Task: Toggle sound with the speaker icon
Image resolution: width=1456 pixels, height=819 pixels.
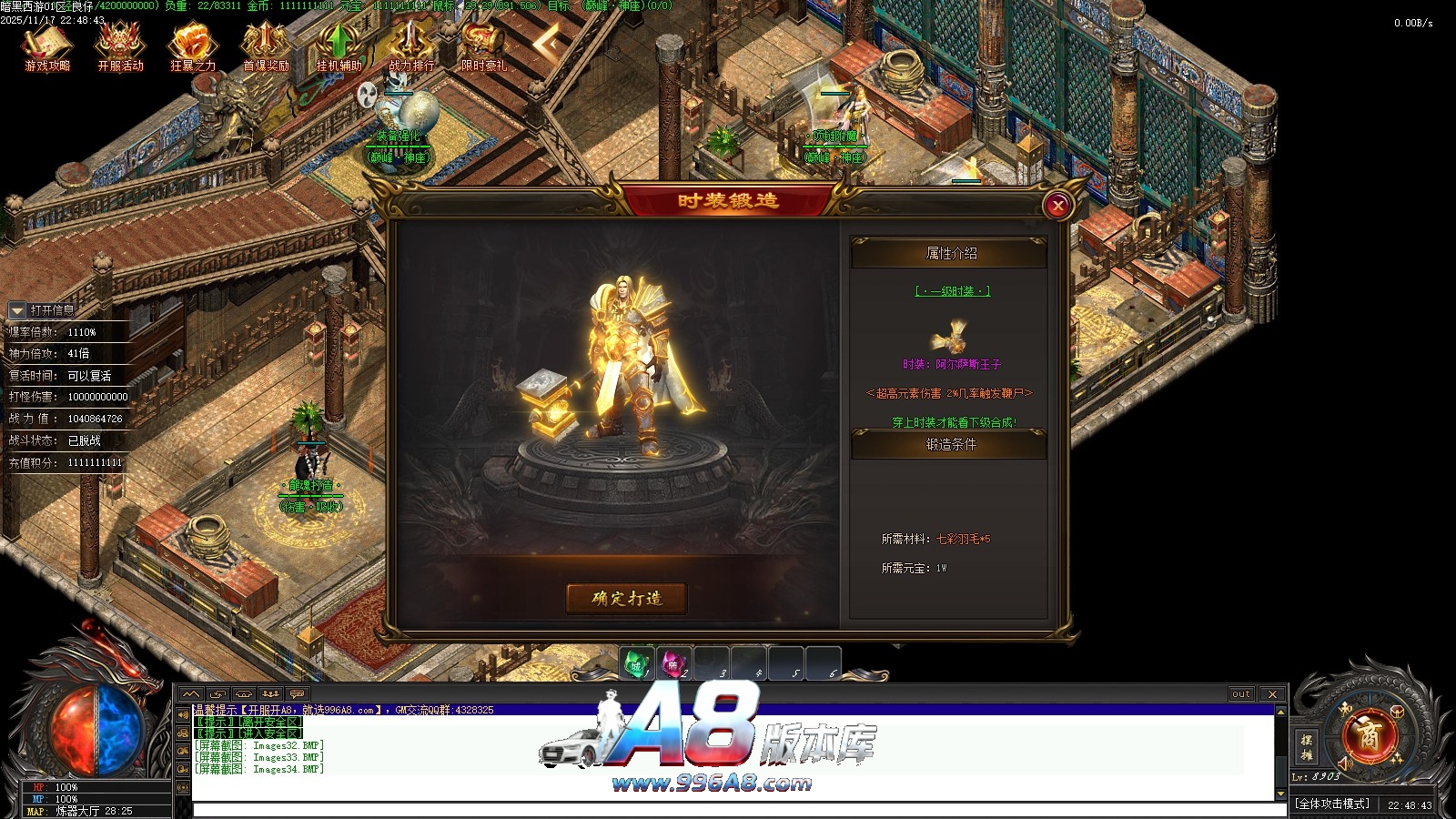Action: [x=1347, y=763]
